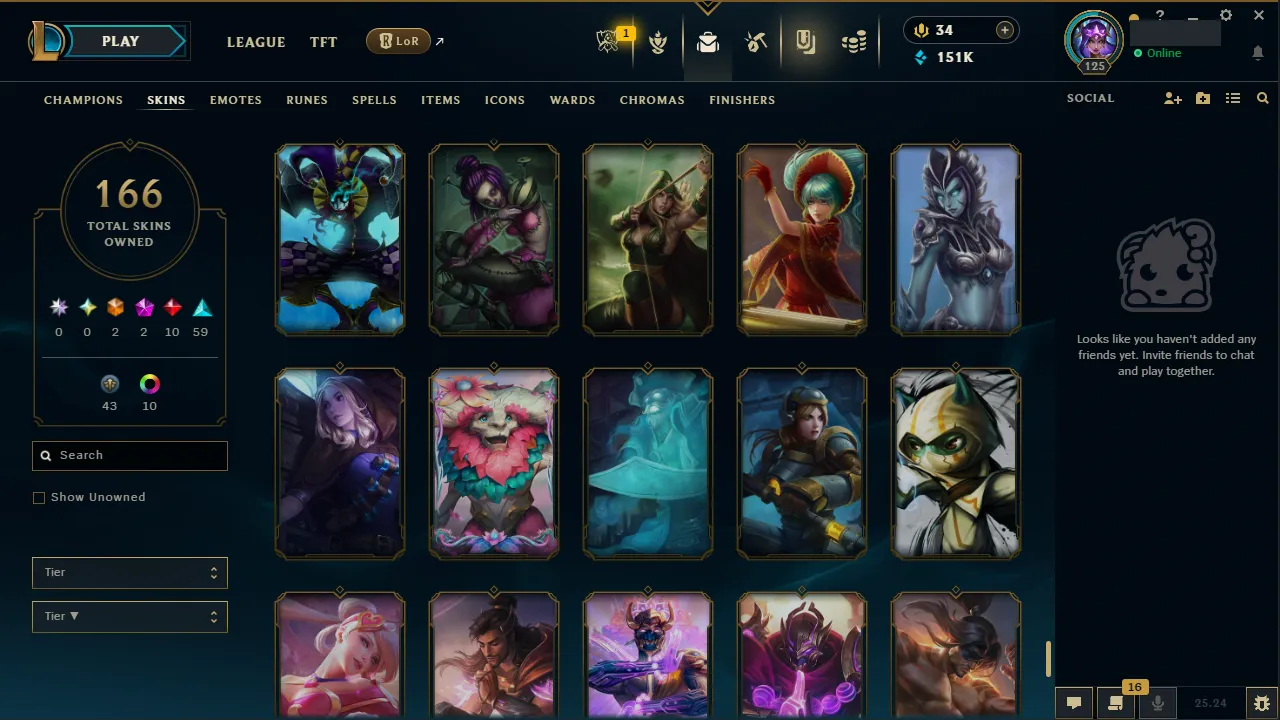Mute the microphone at the bottom bar
Image resolution: width=1280 pixels, height=720 pixels.
(x=1157, y=702)
